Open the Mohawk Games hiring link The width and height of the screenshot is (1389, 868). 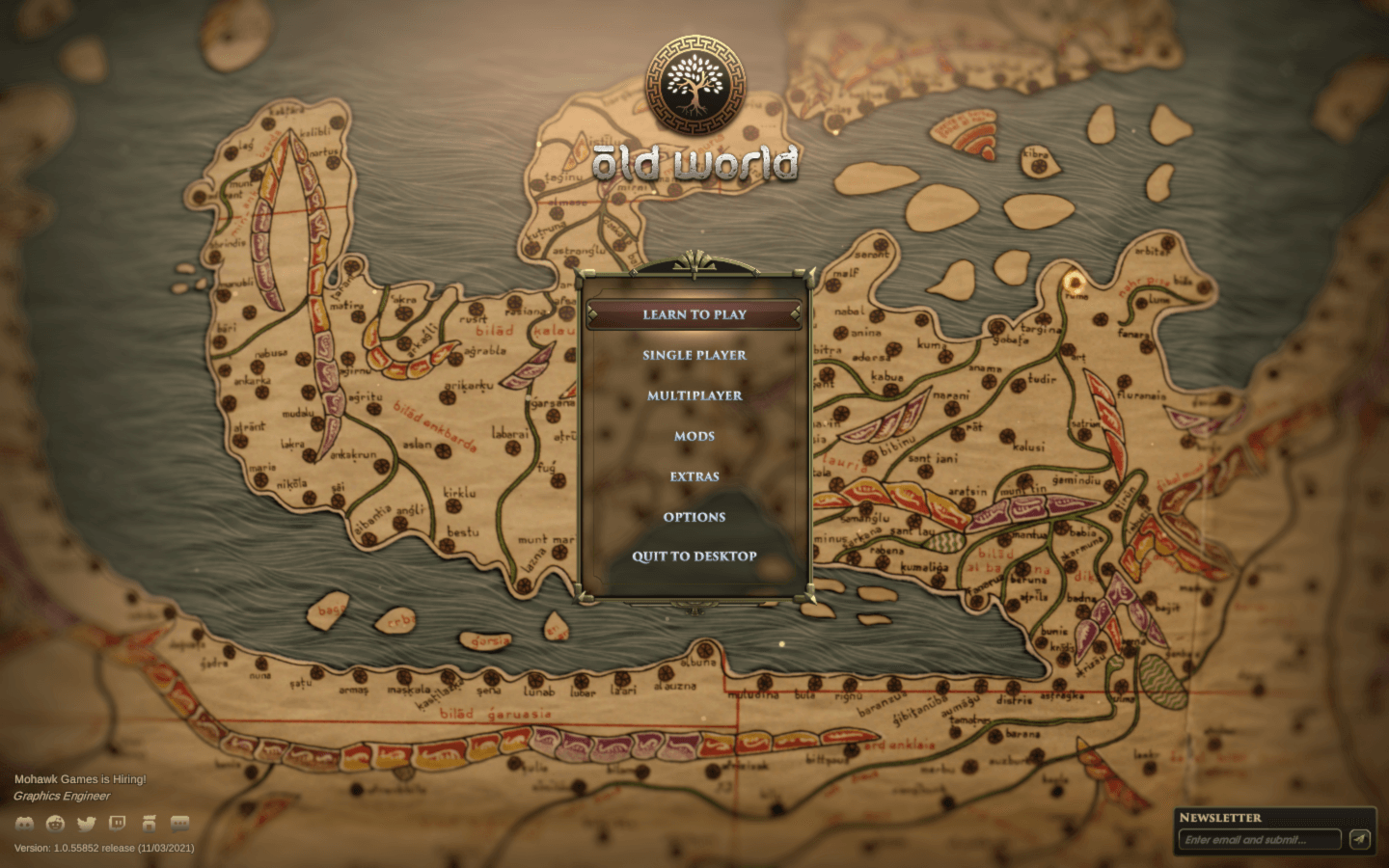click(80, 779)
